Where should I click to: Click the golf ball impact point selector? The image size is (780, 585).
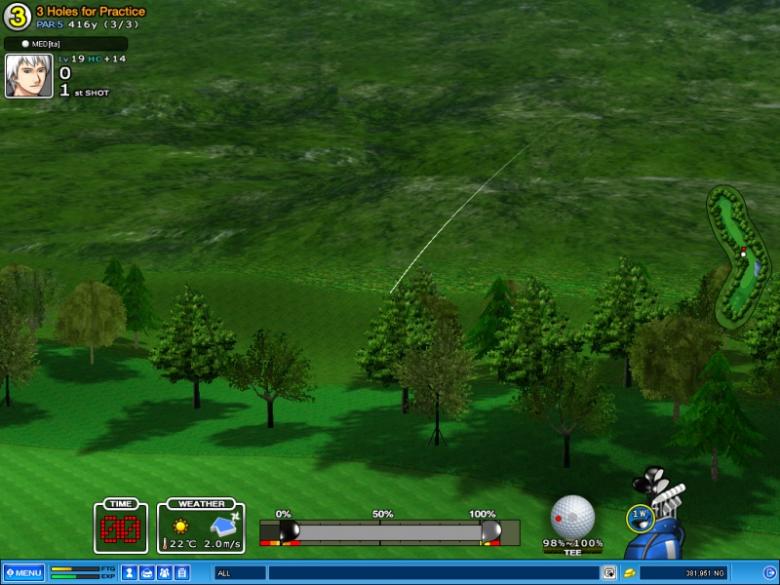coord(572,516)
